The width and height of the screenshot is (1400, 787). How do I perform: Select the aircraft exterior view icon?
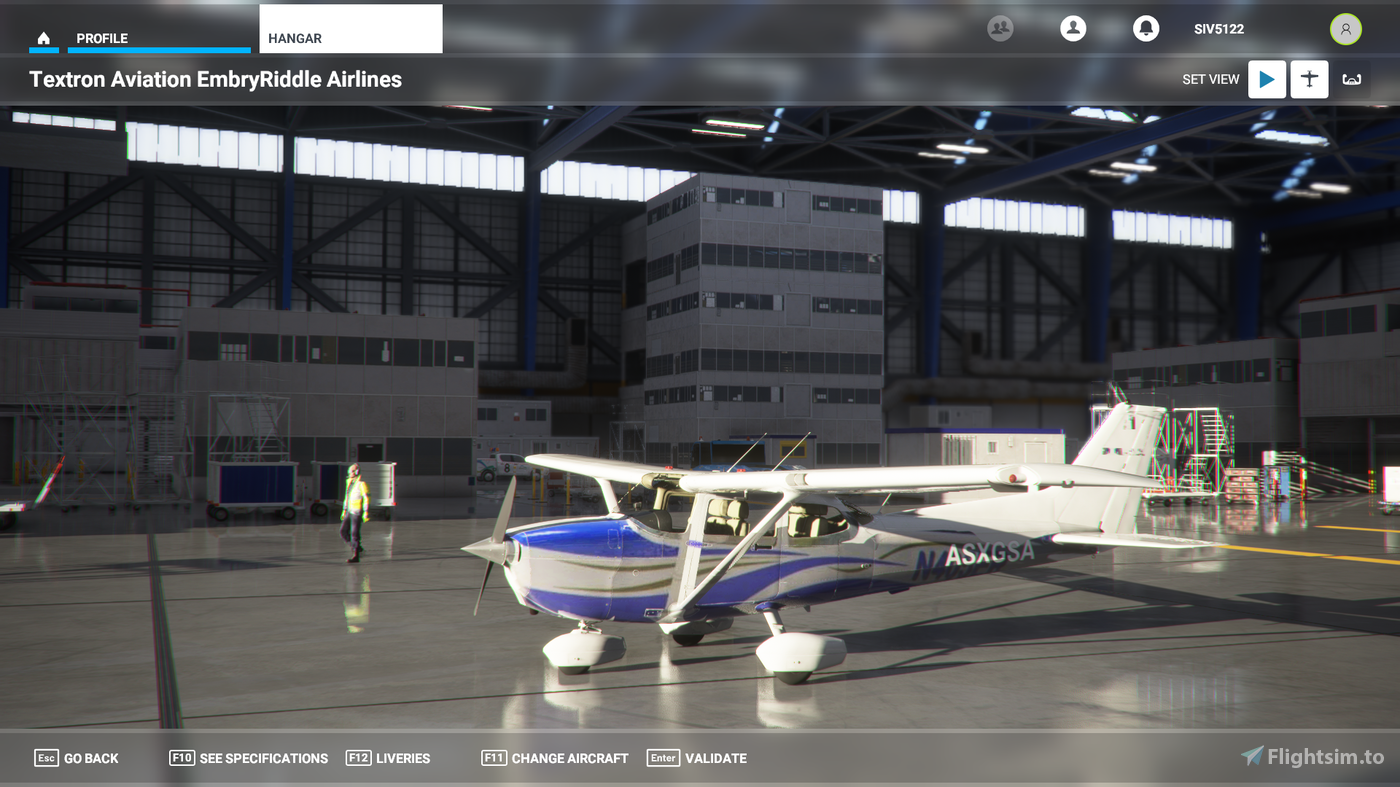[1309, 79]
